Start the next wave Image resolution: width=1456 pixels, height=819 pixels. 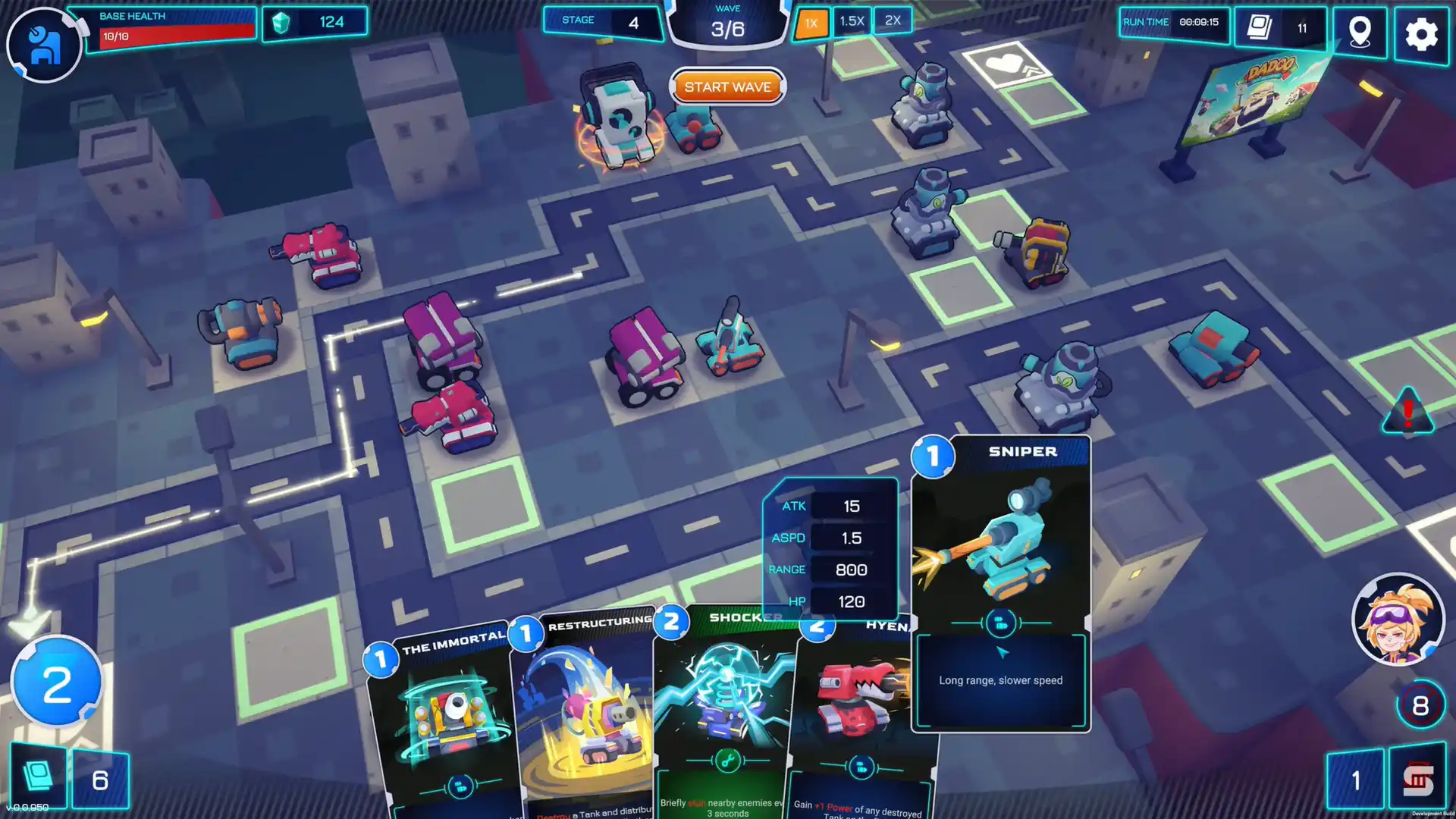click(727, 87)
